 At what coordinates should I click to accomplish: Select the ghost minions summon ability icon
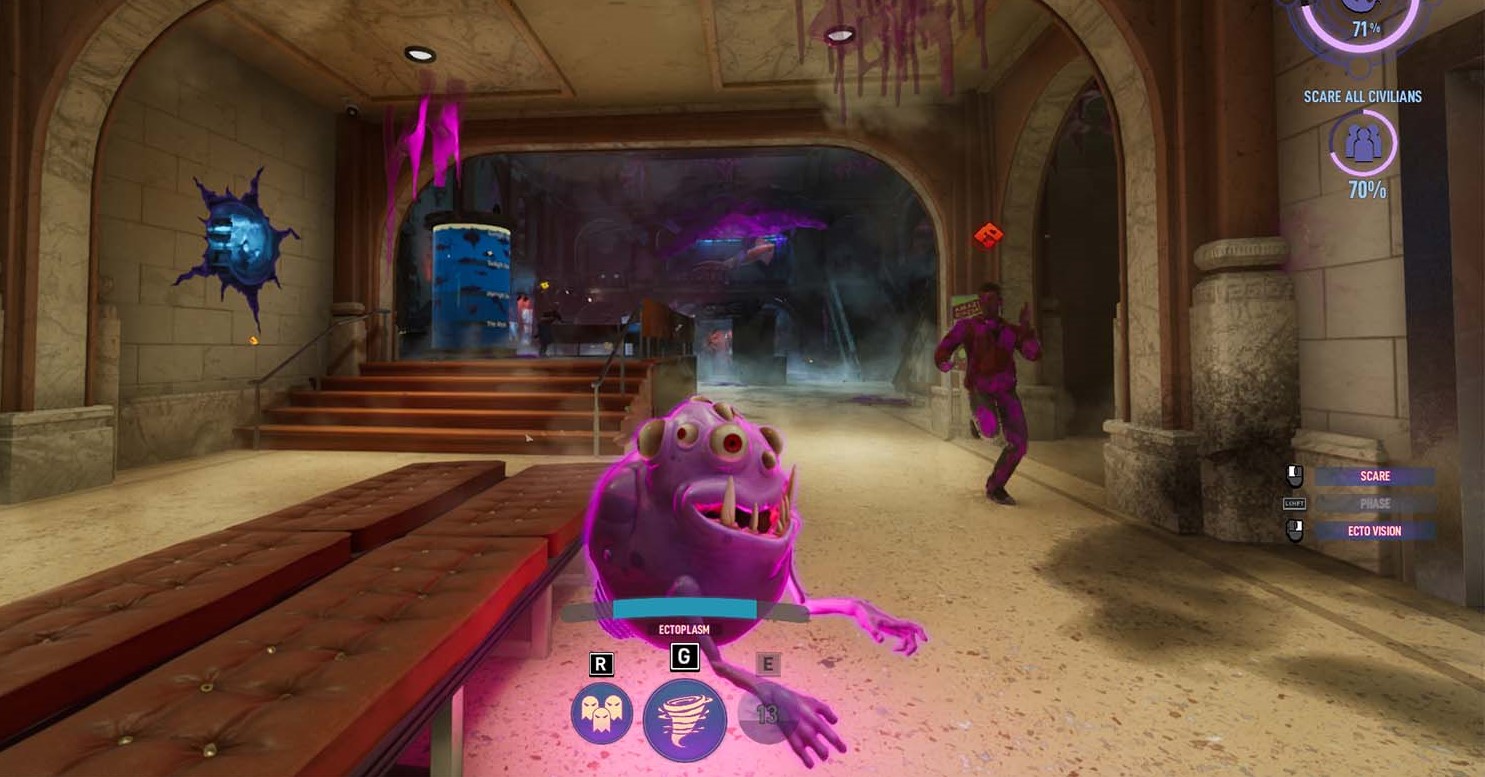(x=604, y=711)
